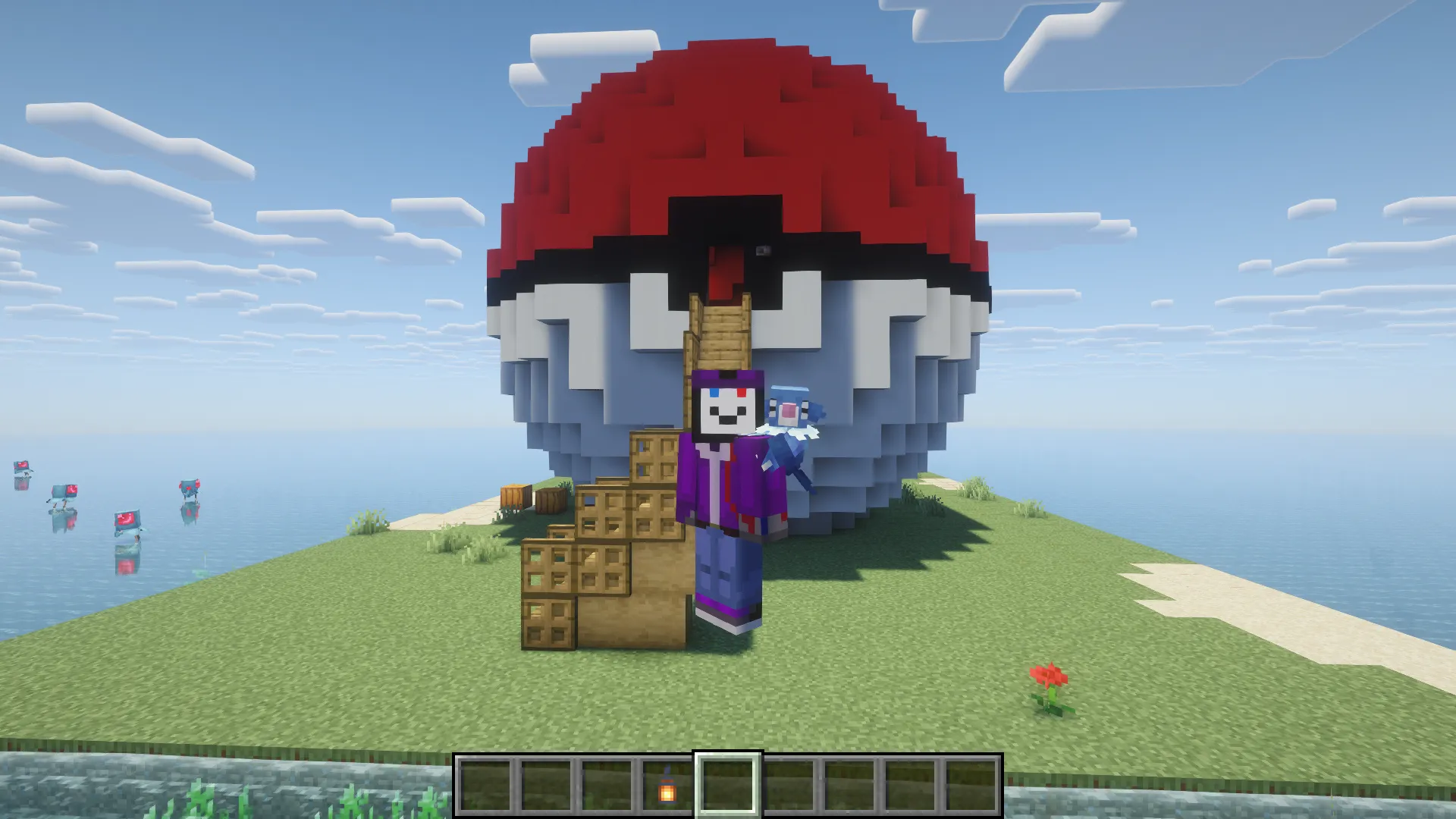Click the right pumpkin near the entrance

point(549,499)
